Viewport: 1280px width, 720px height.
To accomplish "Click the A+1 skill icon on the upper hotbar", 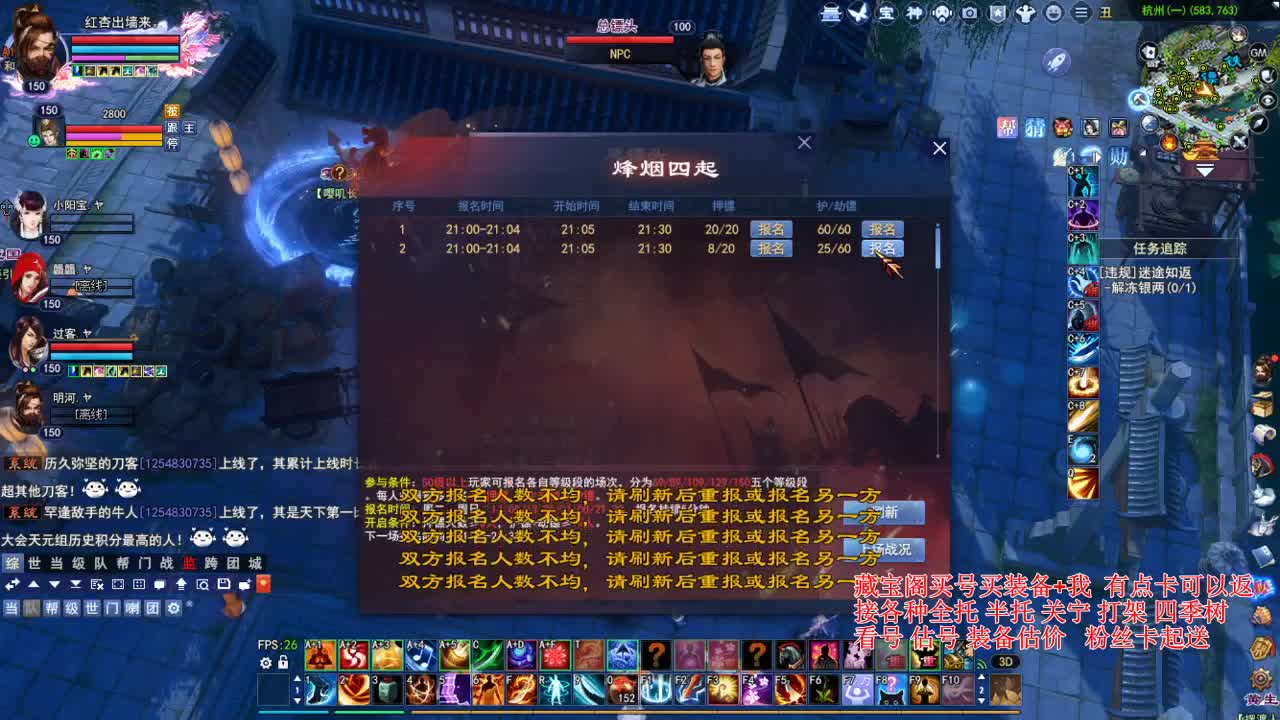I will (321, 655).
